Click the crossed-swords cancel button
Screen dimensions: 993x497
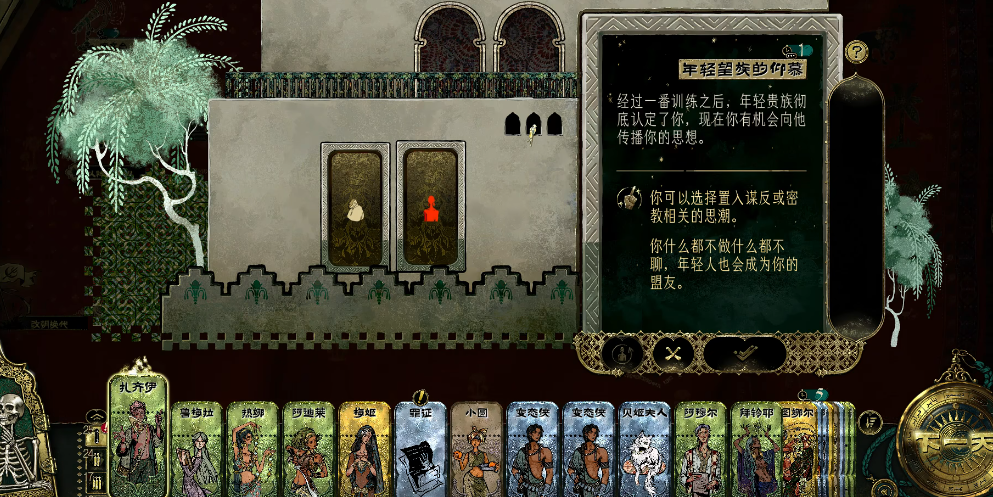click(x=672, y=352)
